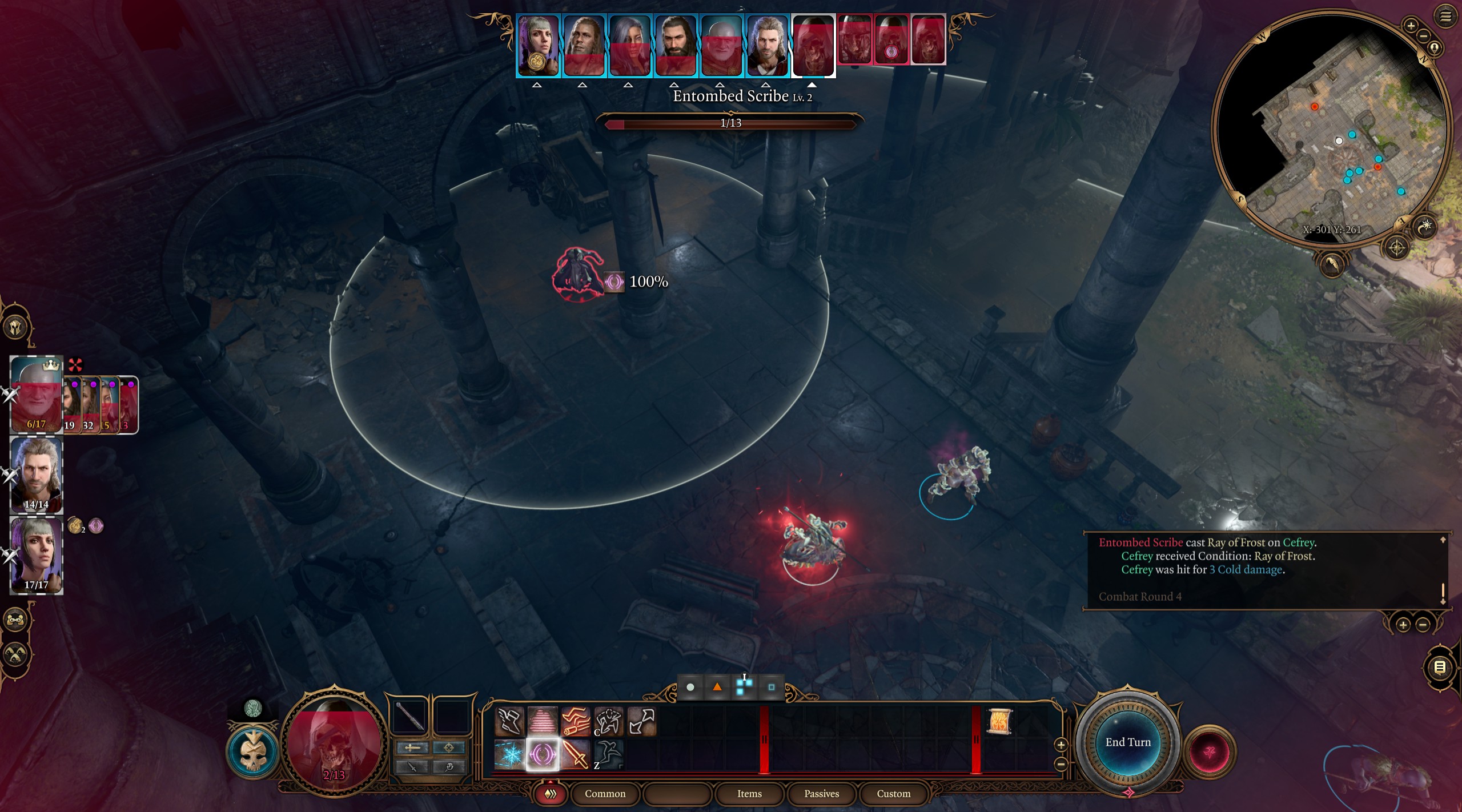End the current combat turn
This screenshot has height=812, width=1462.
click(1127, 742)
